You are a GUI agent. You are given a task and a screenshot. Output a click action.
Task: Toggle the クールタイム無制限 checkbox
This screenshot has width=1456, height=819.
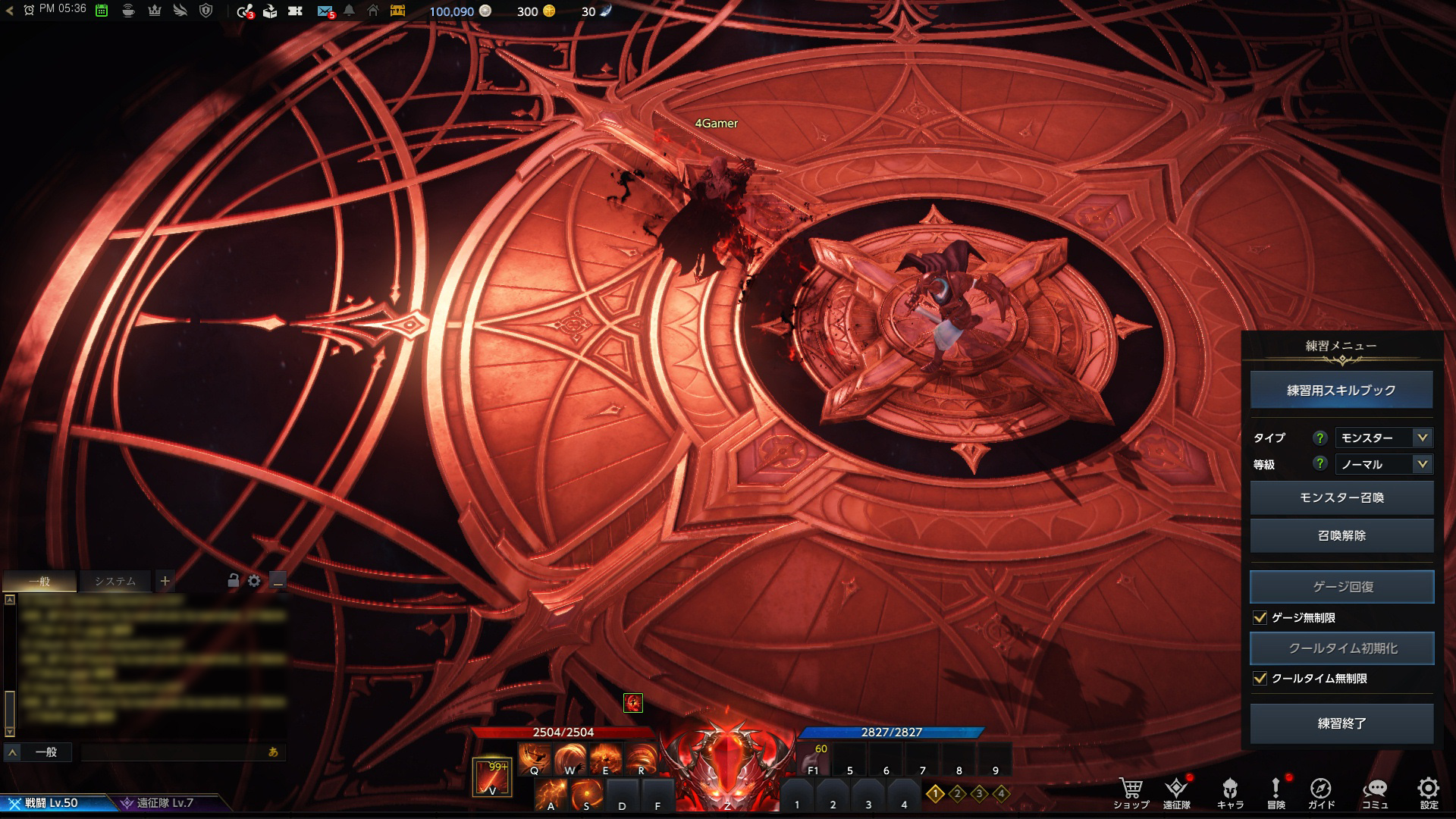(1260, 679)
